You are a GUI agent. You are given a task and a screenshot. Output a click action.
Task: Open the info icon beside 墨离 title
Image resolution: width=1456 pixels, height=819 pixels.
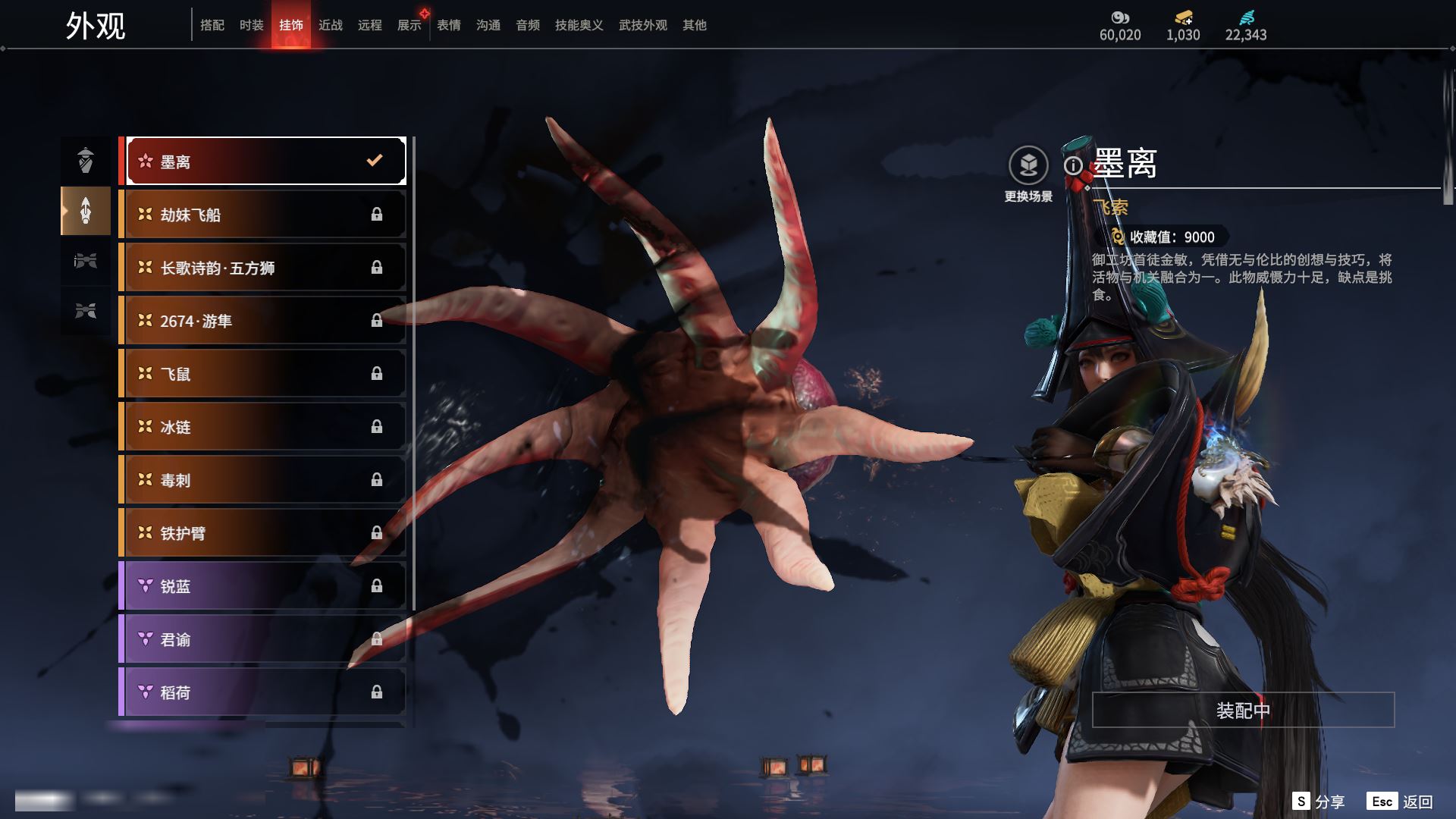(x=1073, y=165)
